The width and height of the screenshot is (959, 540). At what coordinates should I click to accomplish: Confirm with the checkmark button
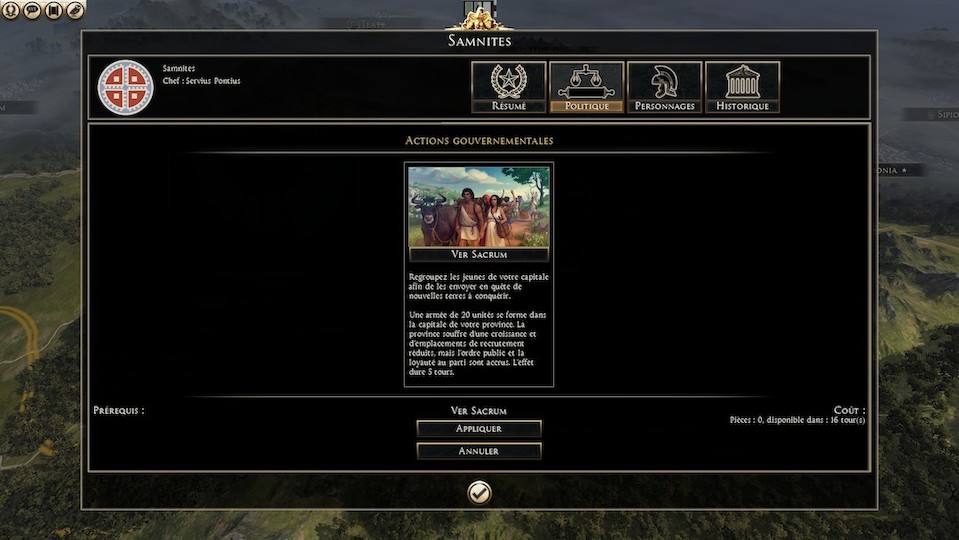point(479,492)
